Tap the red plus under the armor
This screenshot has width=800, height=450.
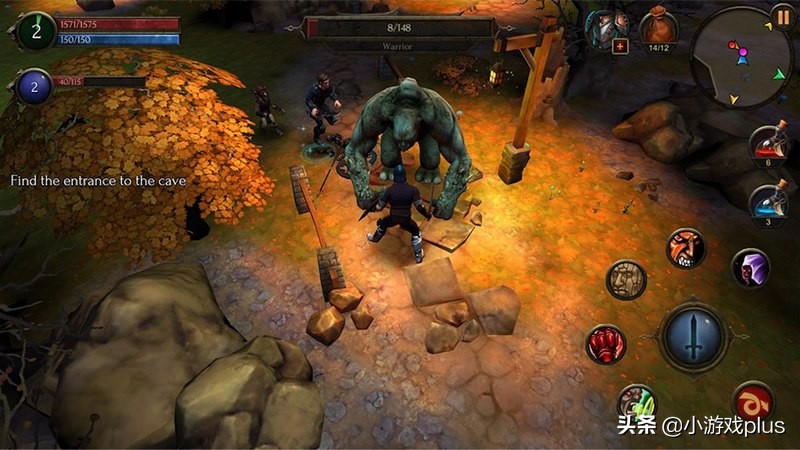tap(620, 47)
